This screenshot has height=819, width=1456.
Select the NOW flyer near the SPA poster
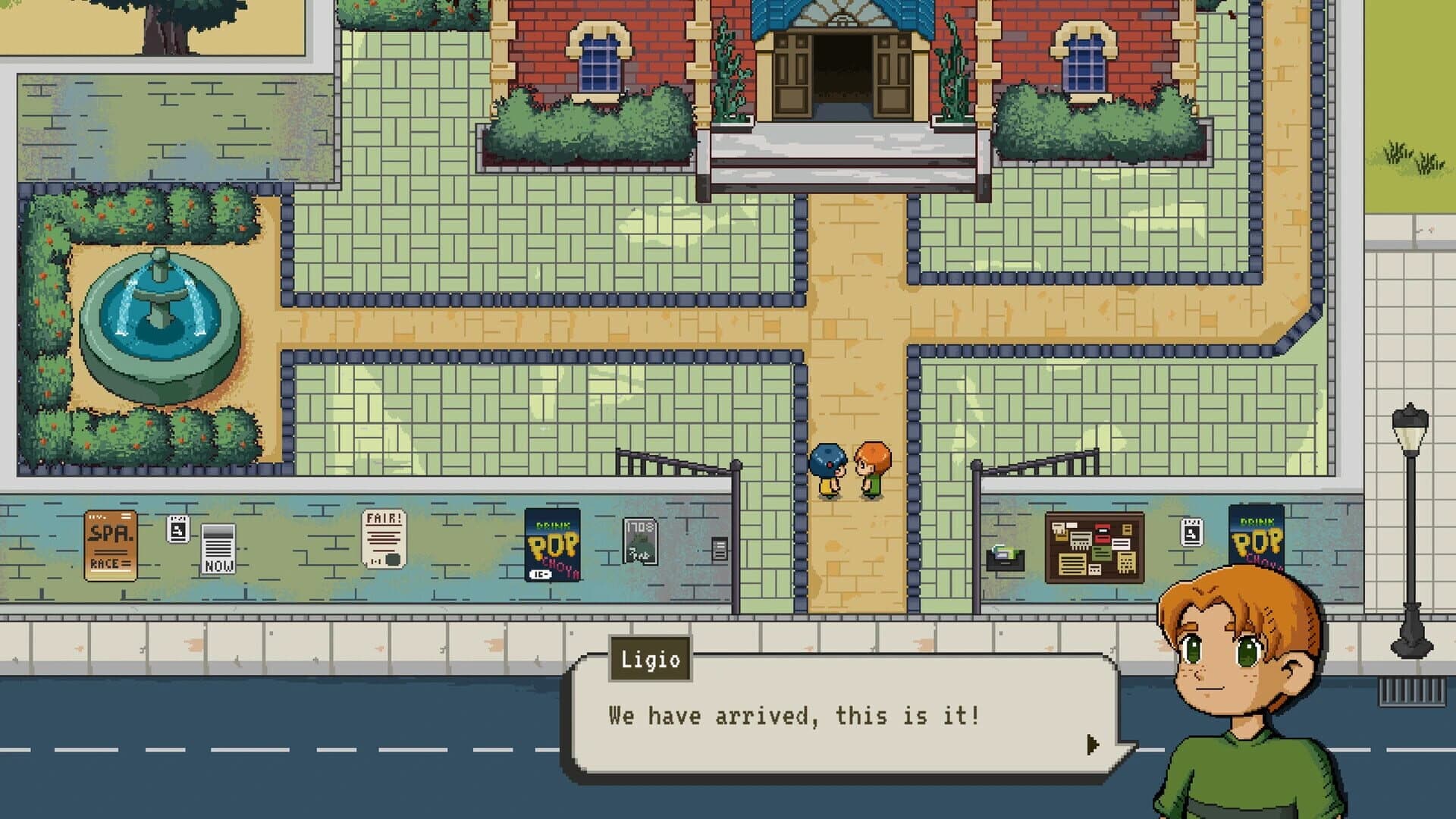coord(218,548)
